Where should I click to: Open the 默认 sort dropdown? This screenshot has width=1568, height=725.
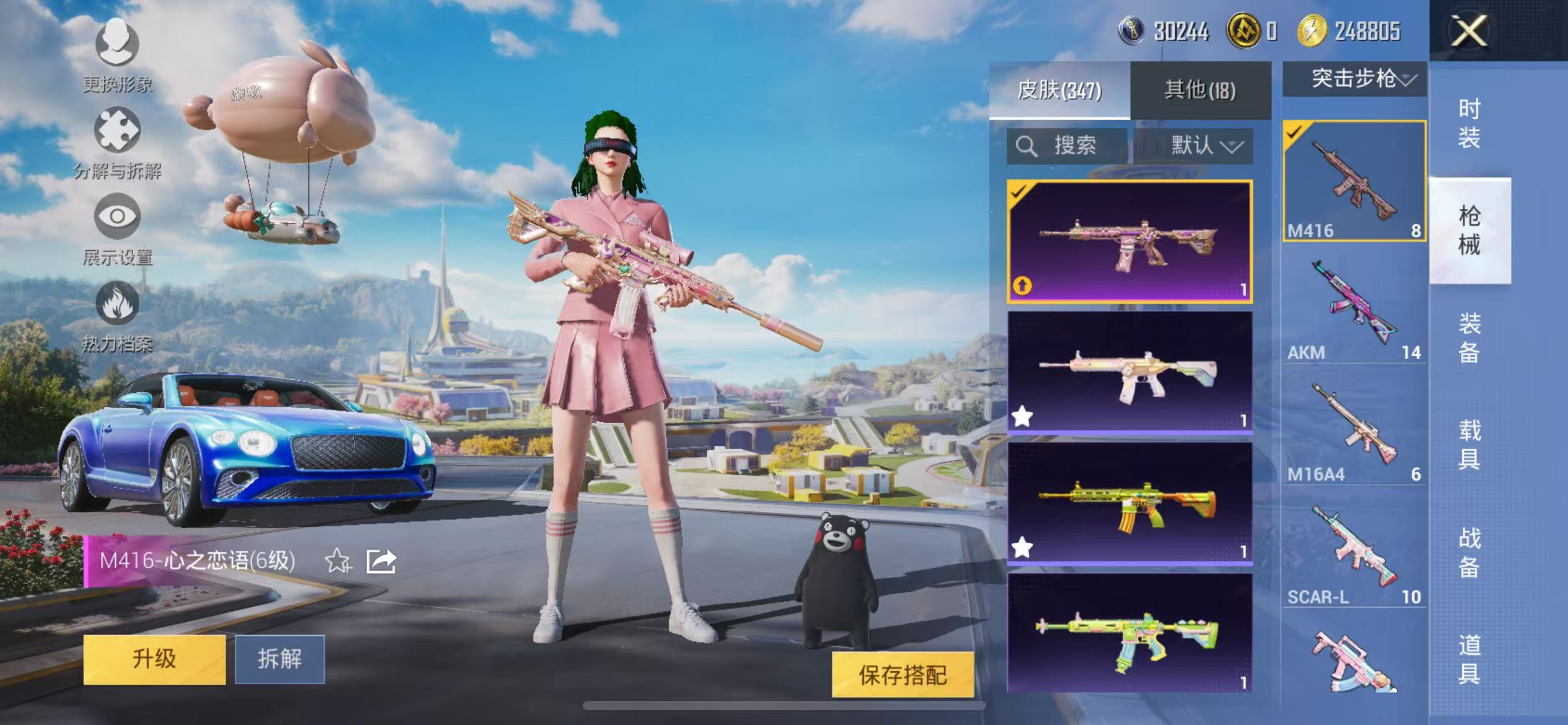click(1205, 146)
